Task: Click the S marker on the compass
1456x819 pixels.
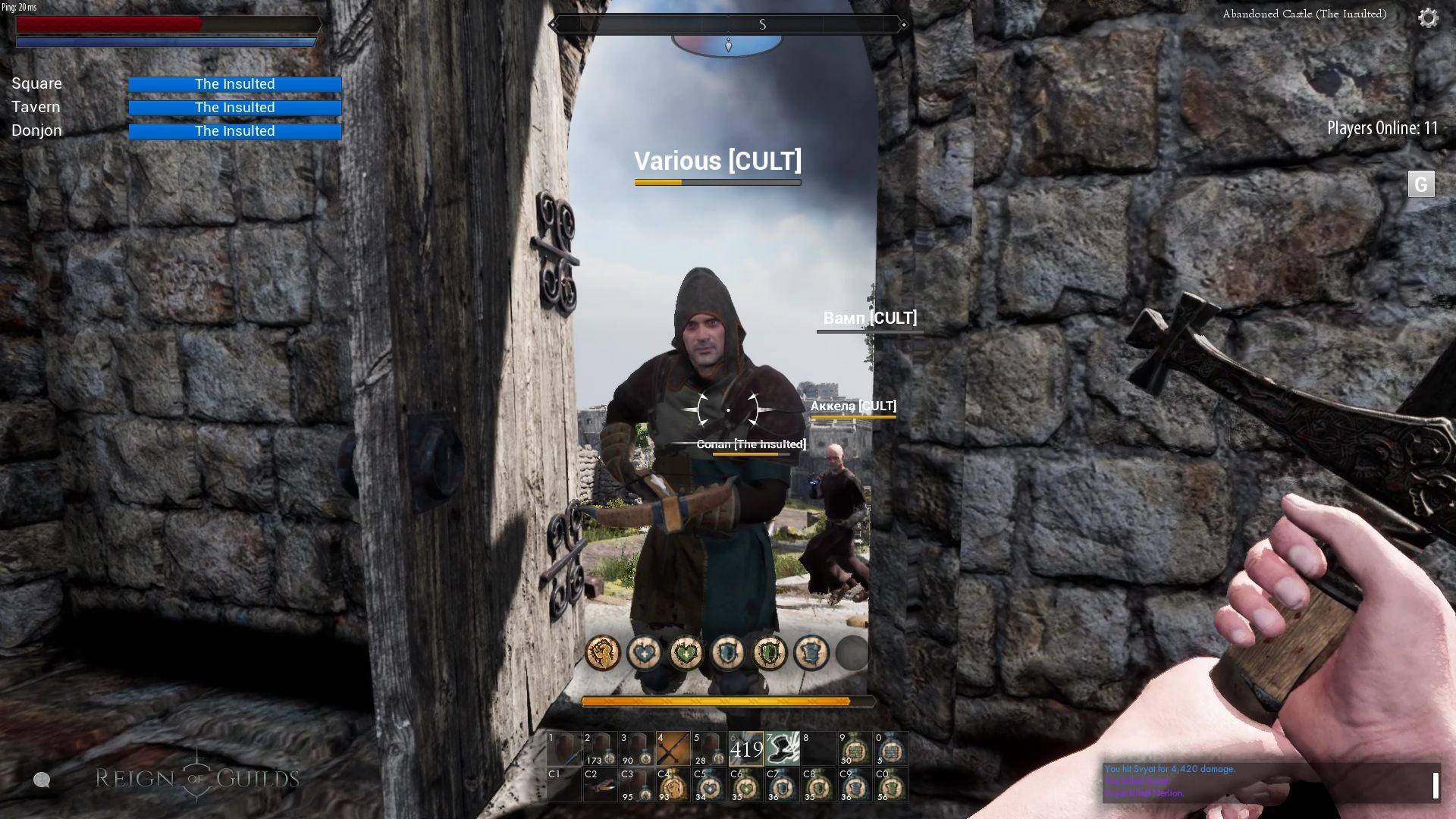Action: [x=763, y=24]
